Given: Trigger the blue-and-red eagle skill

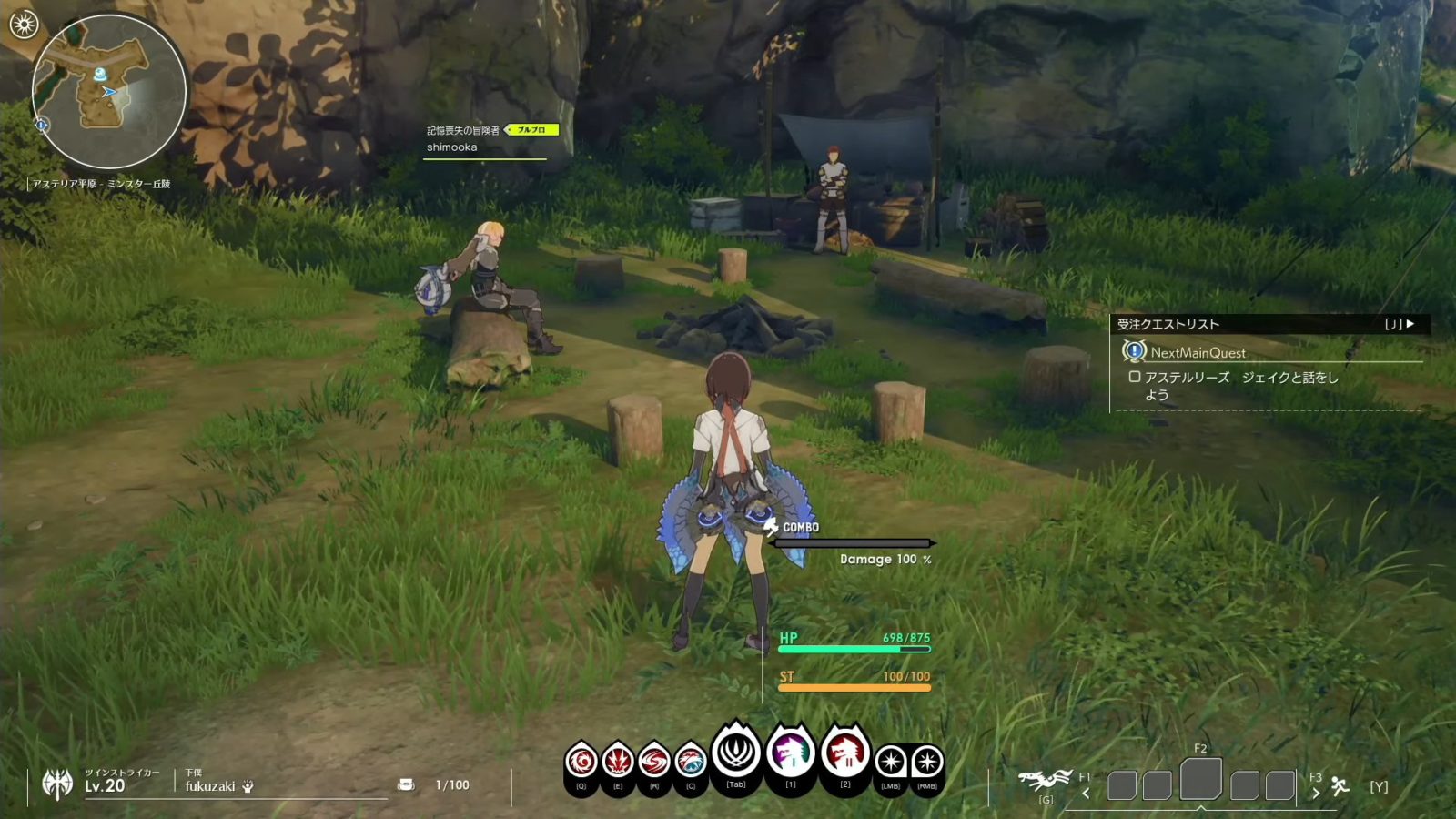Looking at the screenshot, I should pos(691,761).
